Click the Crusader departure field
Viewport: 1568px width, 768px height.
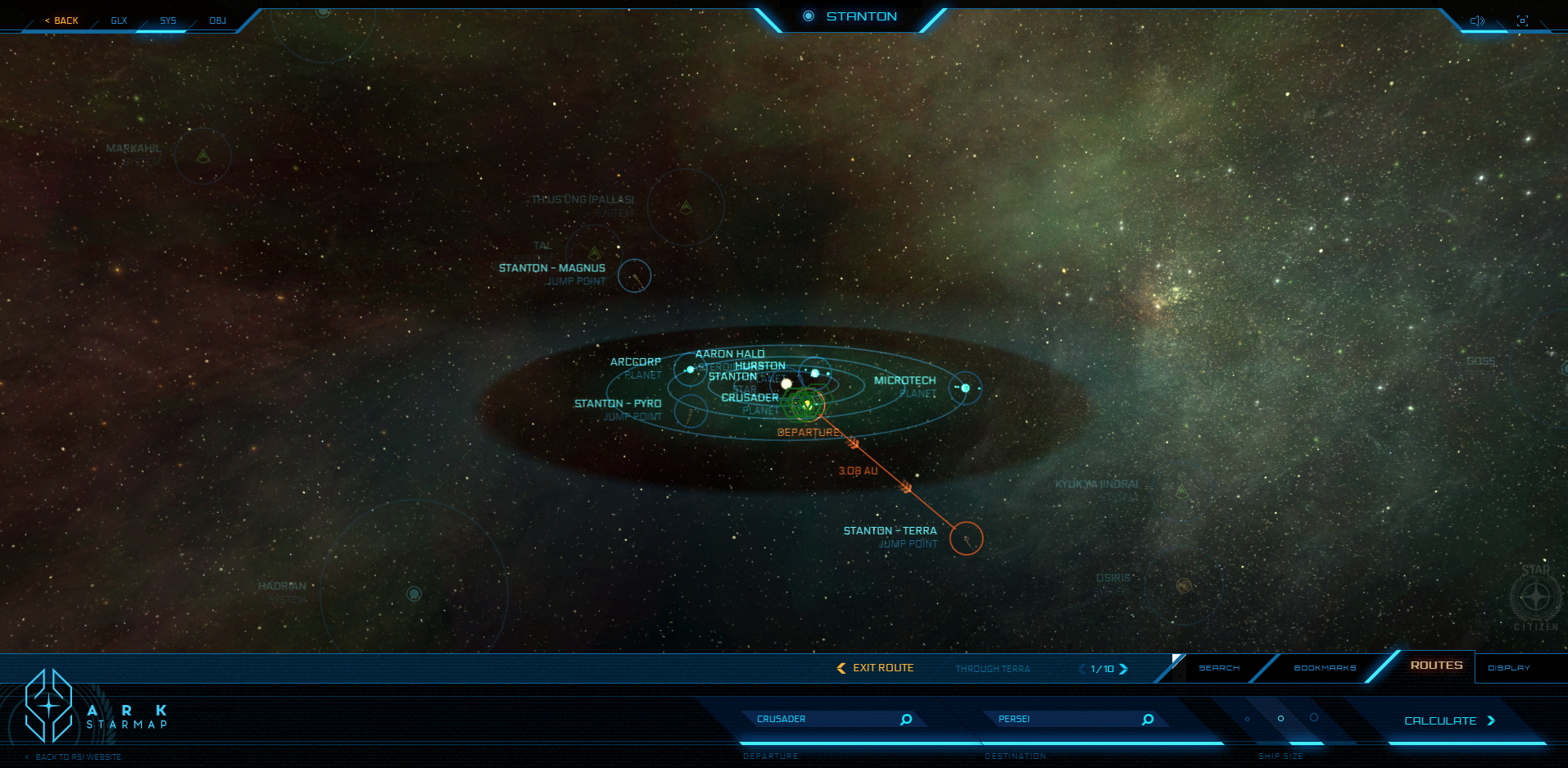pyautogui.click(x=823, y=719)
